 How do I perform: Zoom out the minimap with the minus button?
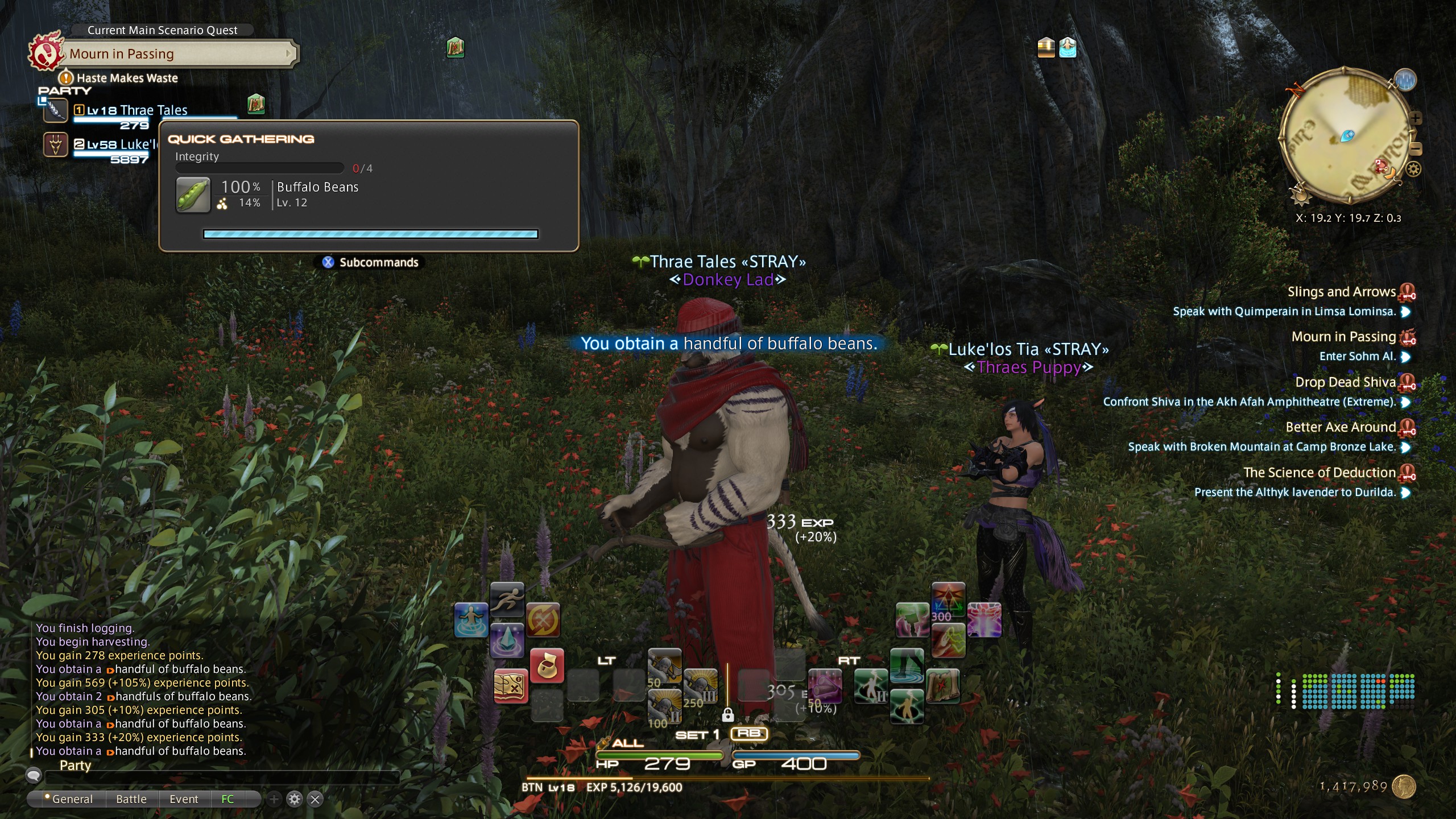(1416, 149)
